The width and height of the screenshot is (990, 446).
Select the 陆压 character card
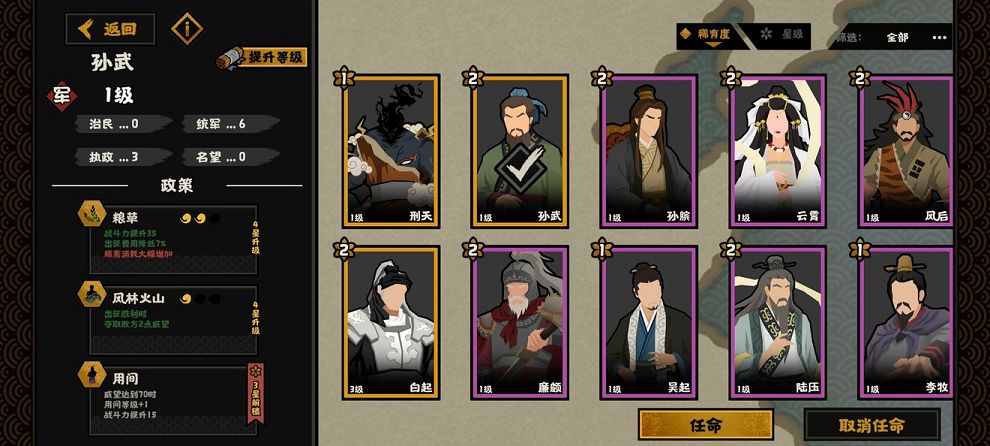pos(777,322)
